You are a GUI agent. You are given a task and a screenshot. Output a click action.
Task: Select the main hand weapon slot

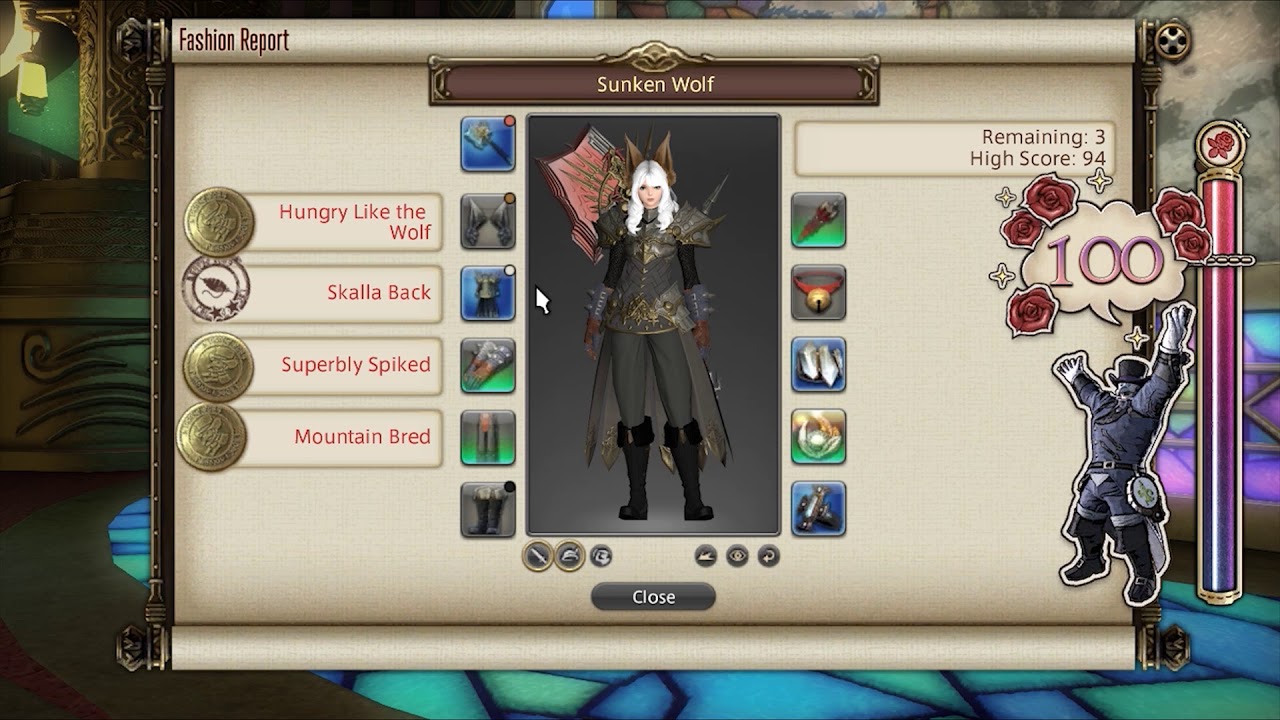488,144
